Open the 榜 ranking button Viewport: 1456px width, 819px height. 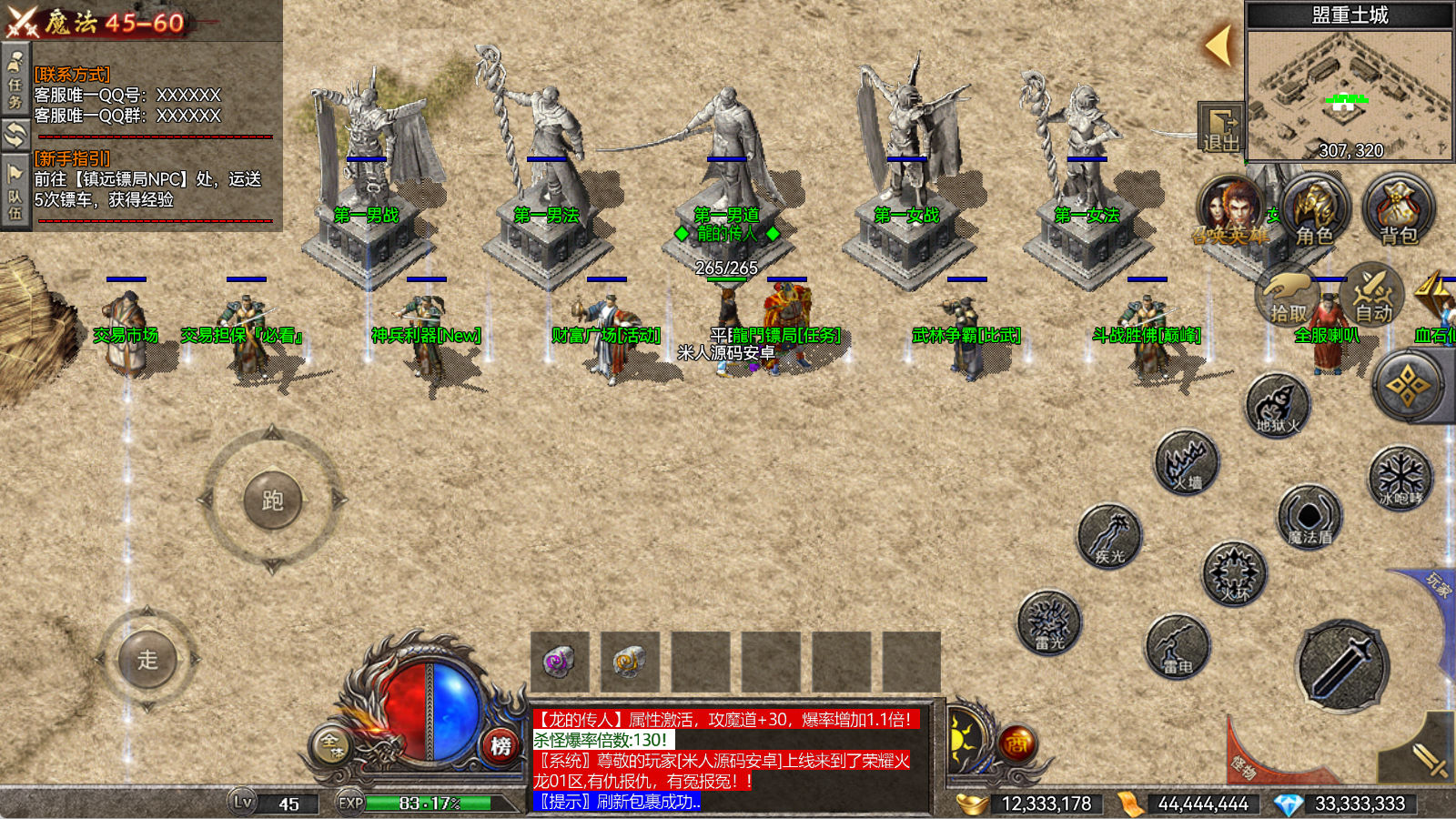[500, 746]
